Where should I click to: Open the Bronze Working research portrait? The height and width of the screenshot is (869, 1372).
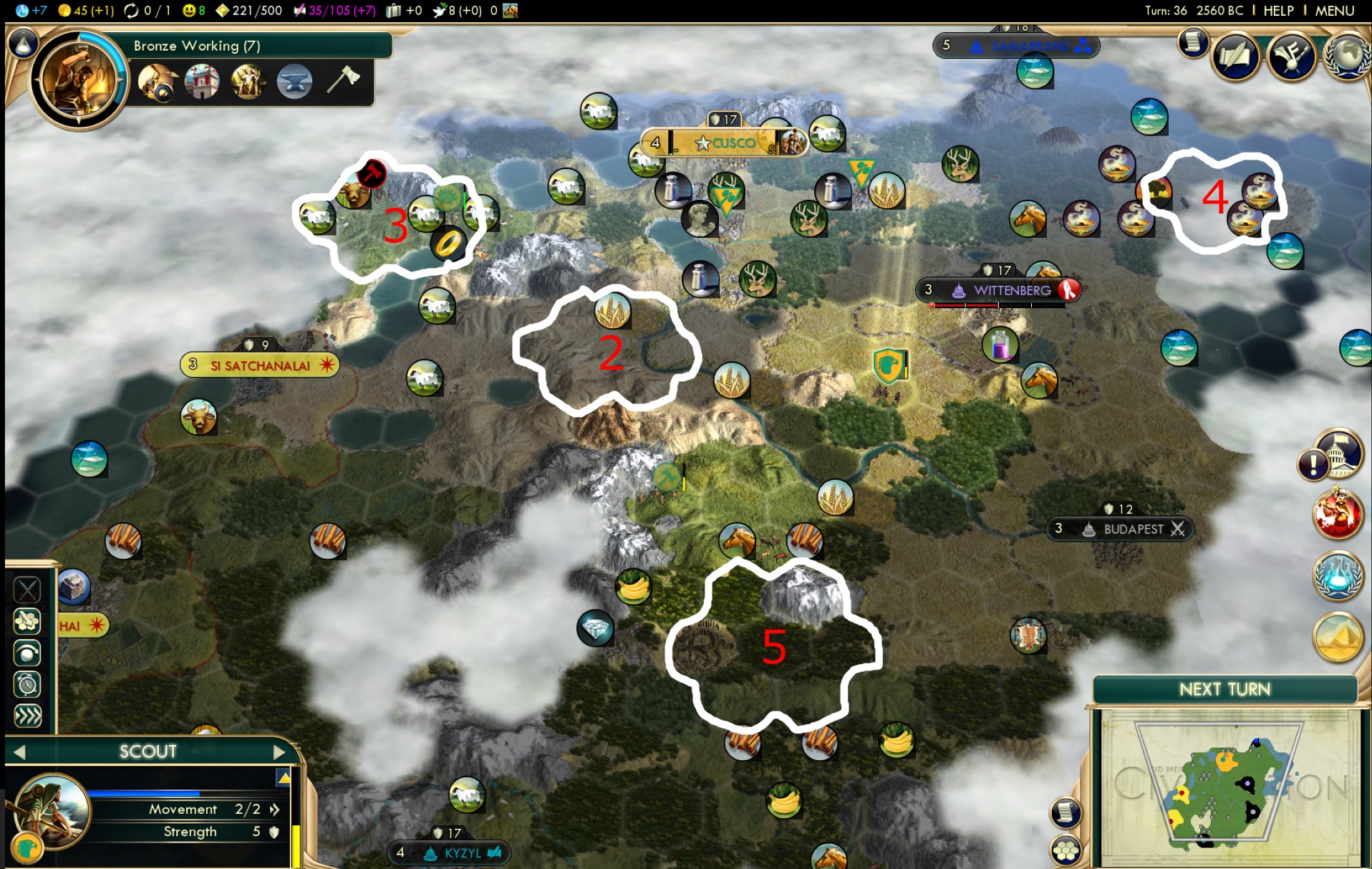pos(79,79)
